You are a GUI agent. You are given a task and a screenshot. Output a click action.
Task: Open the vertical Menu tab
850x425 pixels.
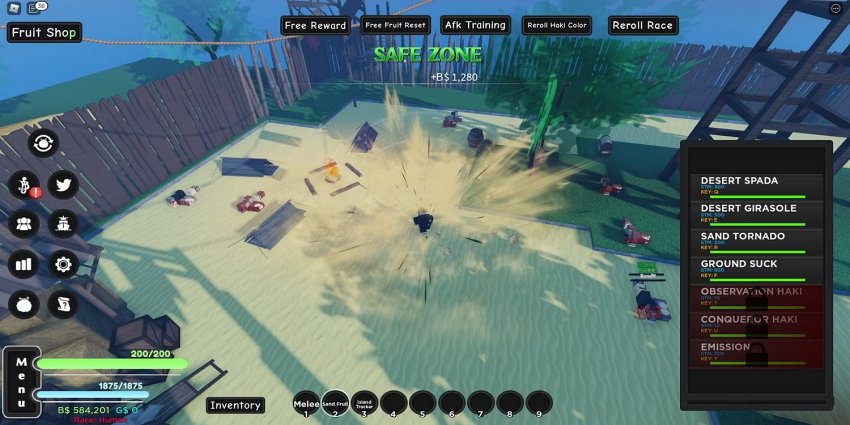(20, 381)
